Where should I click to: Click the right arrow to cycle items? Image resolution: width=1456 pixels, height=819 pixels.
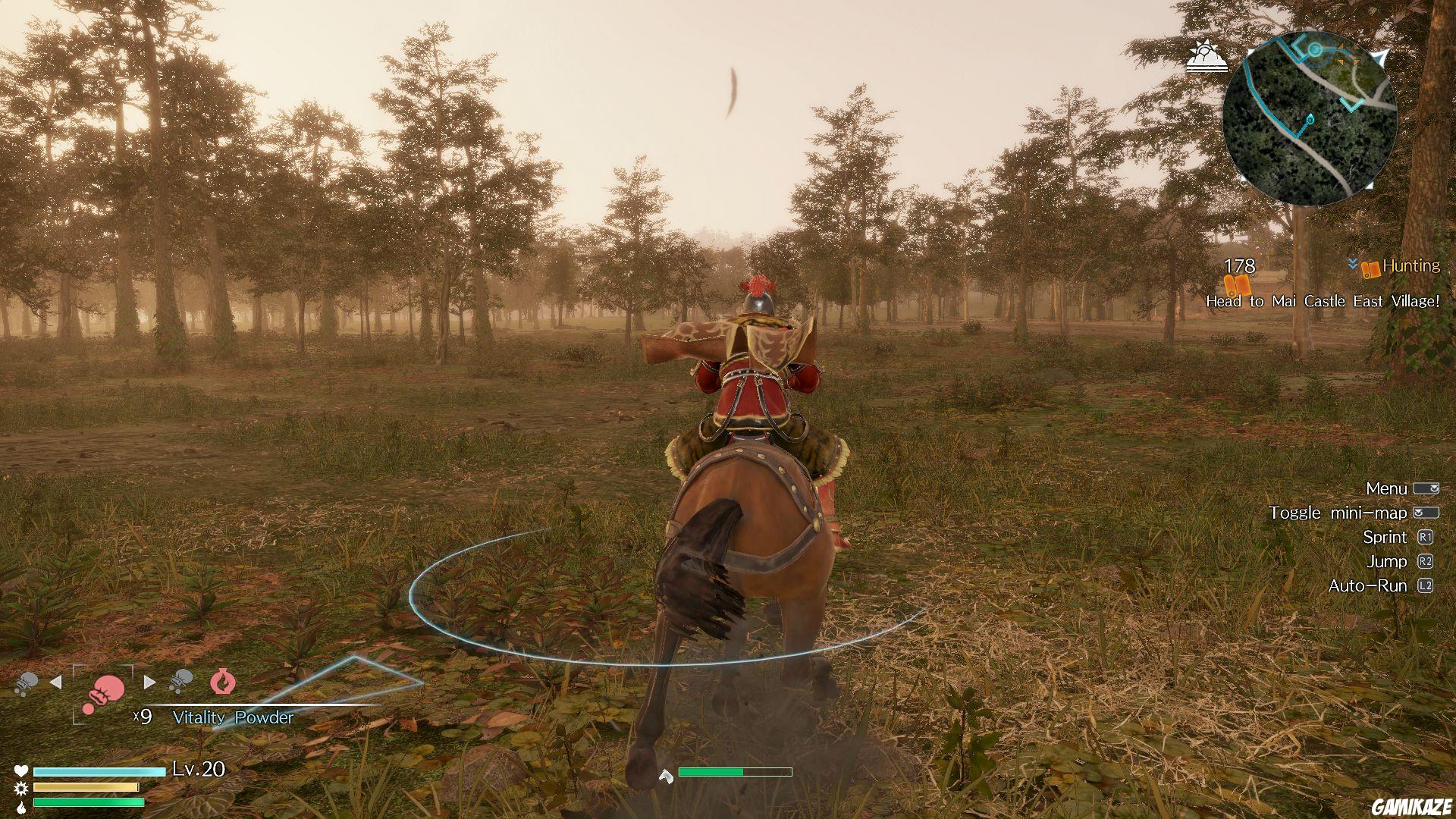pyautogui.click(x=149, y=682)
